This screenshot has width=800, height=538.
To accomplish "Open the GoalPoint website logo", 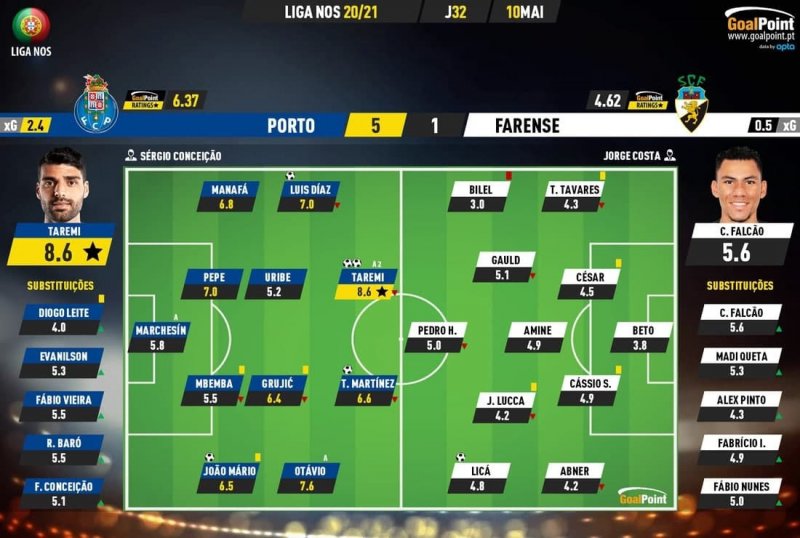I will (x=759, y=22).
